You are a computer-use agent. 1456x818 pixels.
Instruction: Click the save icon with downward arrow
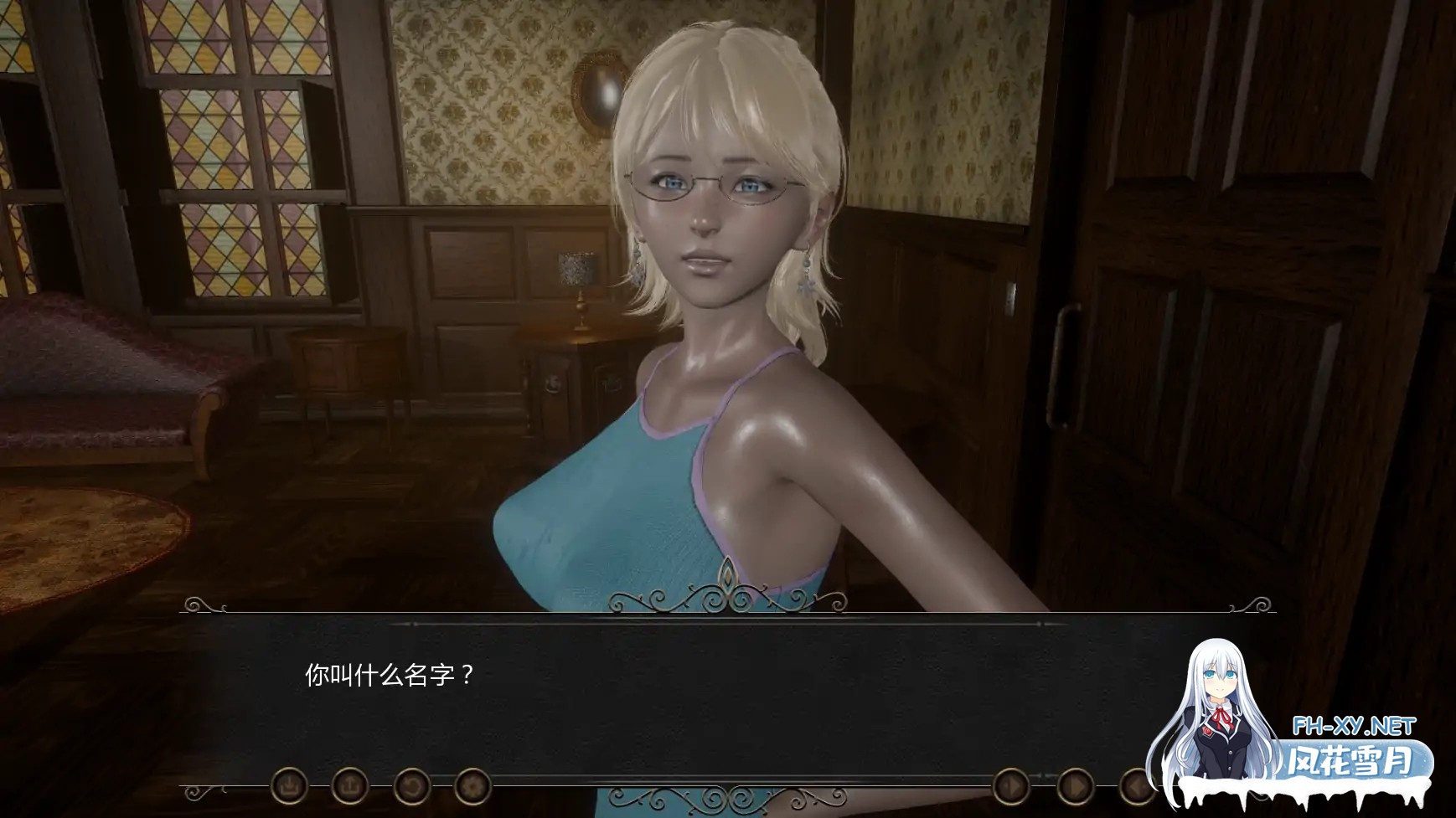[289, 786]
